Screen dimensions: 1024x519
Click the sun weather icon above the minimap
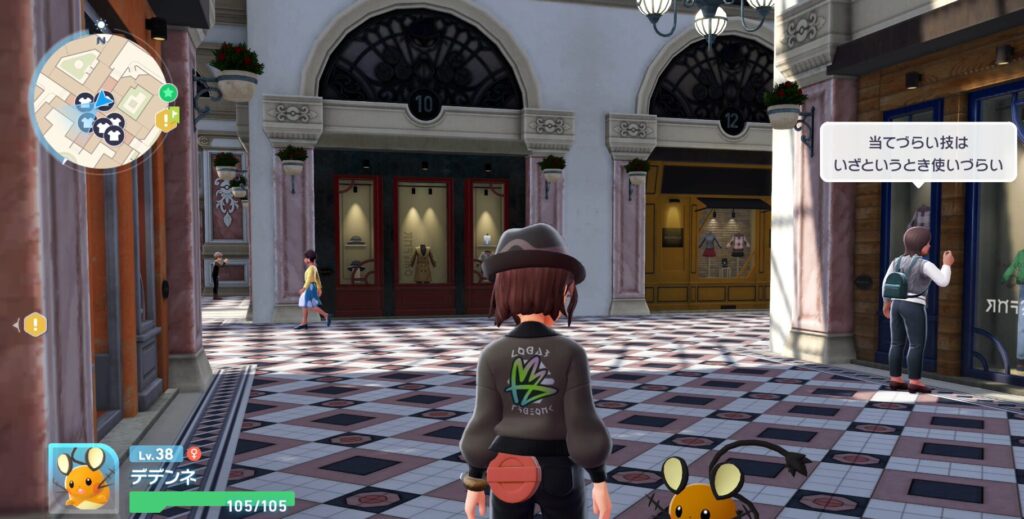coord(100,25)
